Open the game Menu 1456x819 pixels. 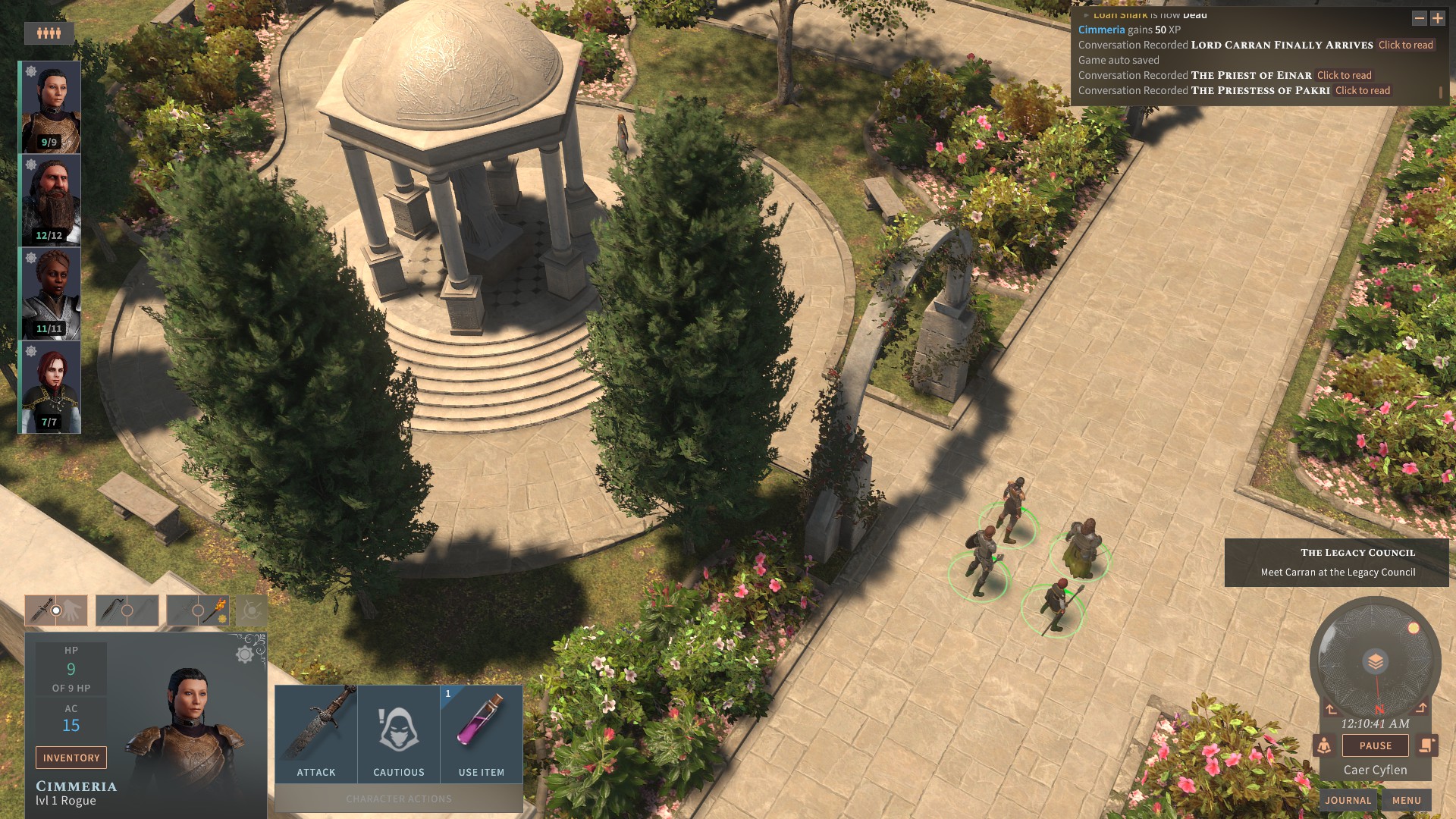click(1406, 800)
